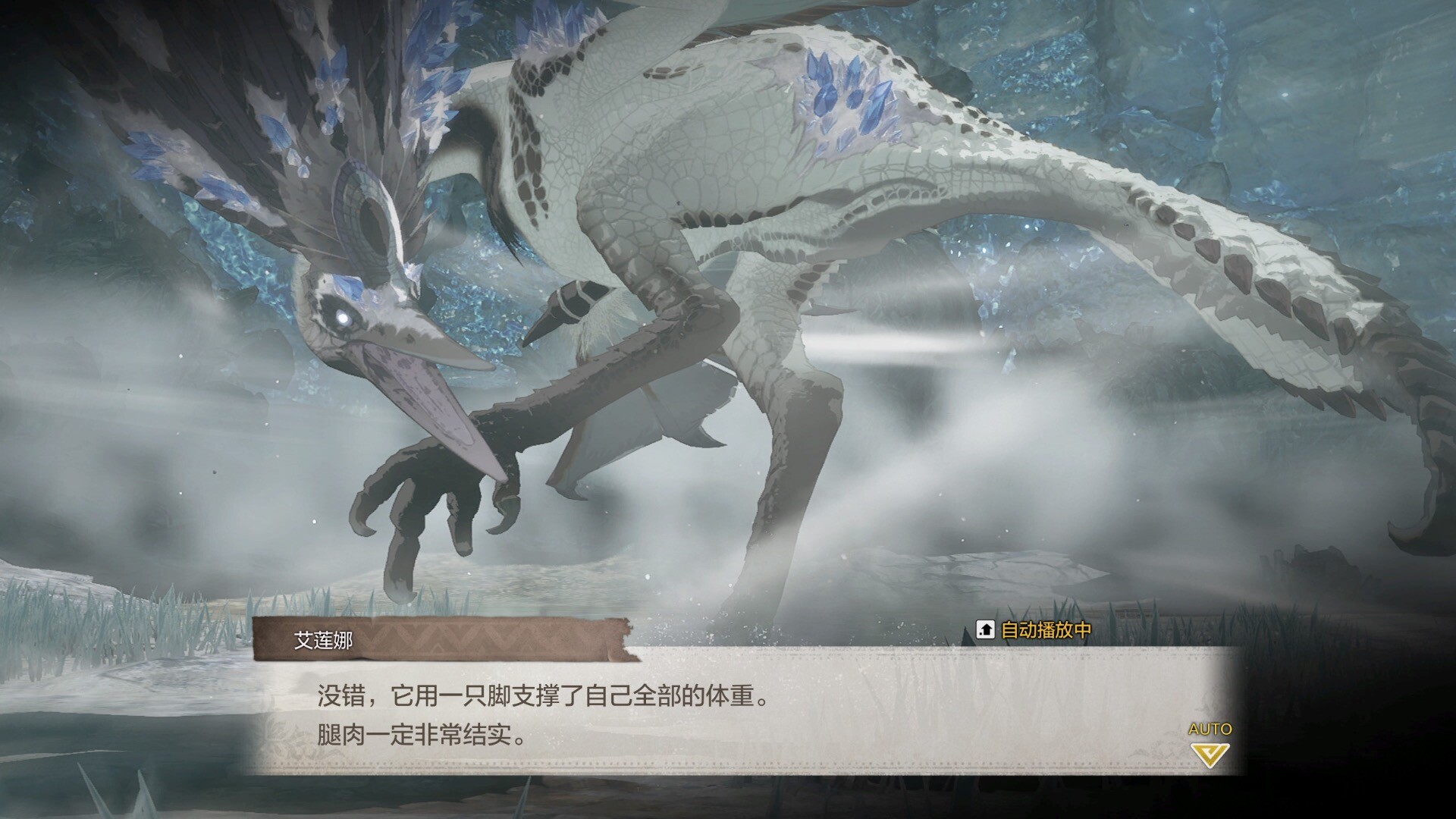Toggle the 自动播放中 auto-play indicator

tap(1034, 629)
